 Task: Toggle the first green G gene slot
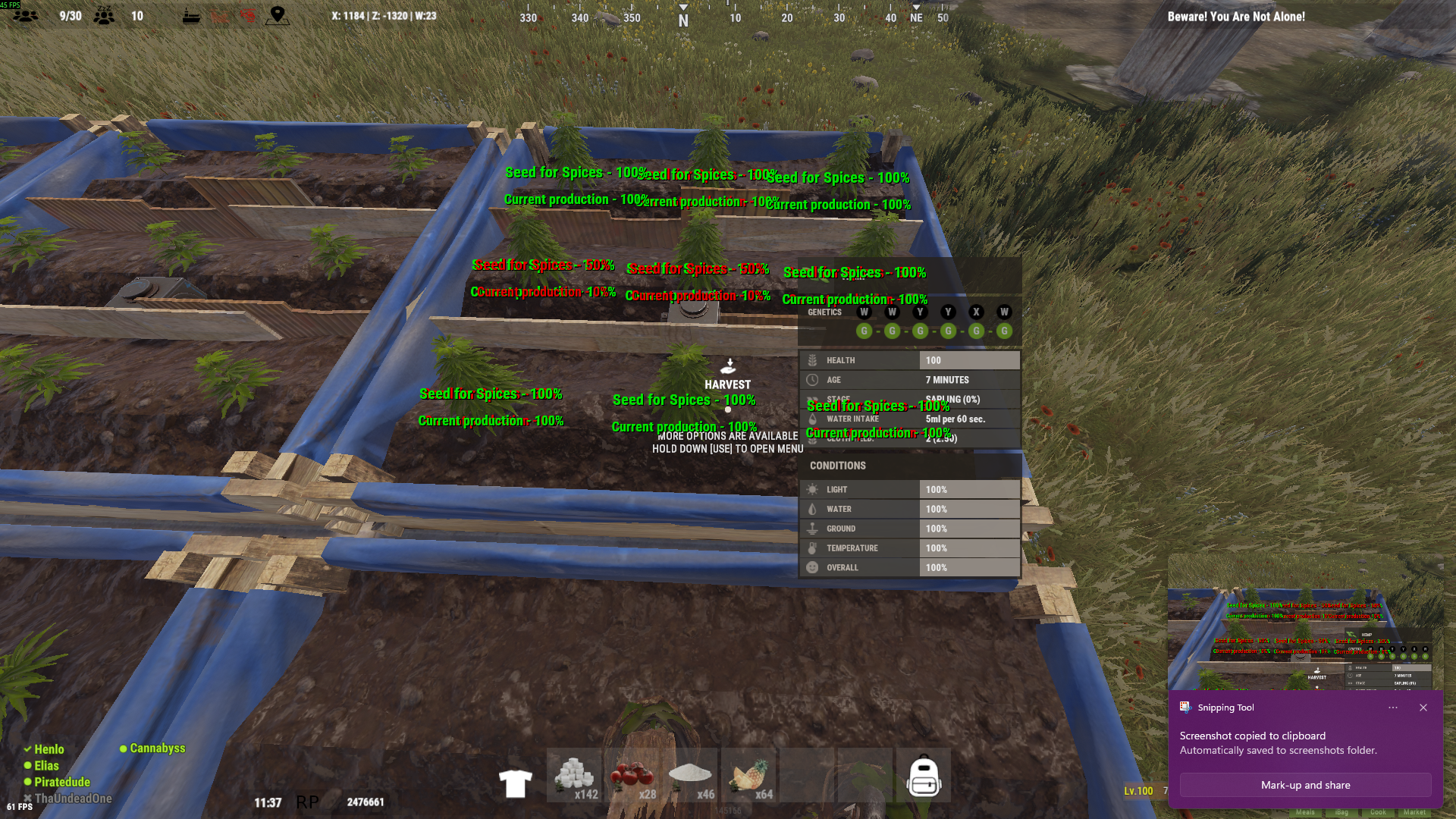click(864, 331)
